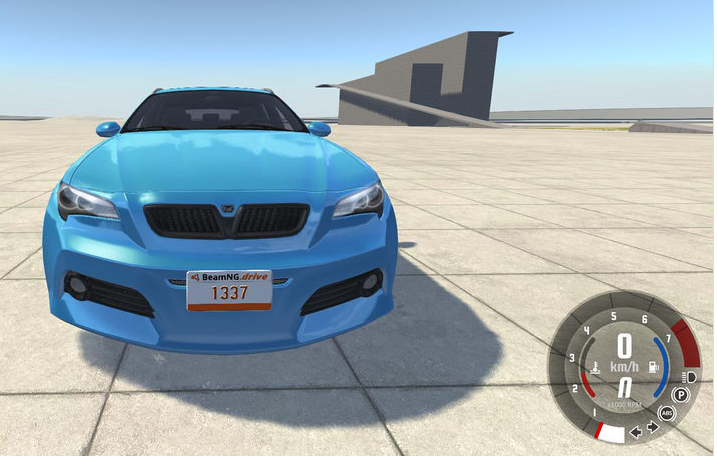Activate the right turn signal arrow
Viewport: 717px width, 456px height.
[652, 427]
